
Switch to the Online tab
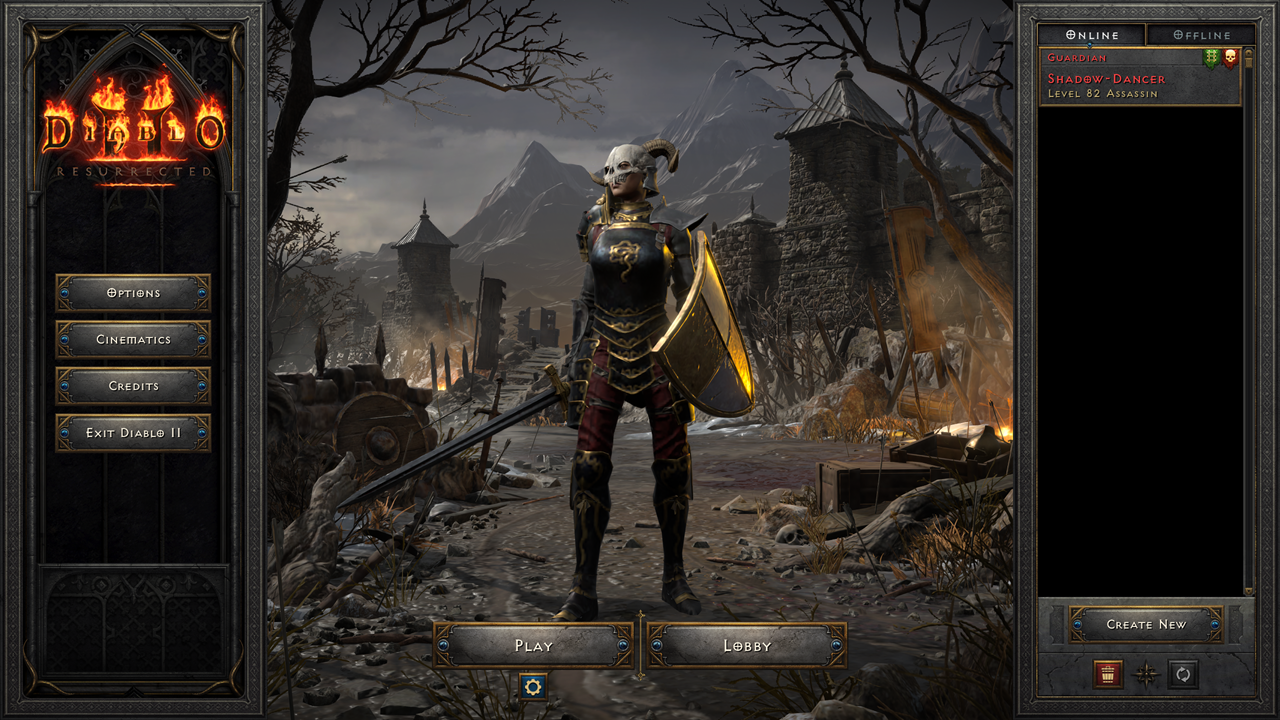1093,34
